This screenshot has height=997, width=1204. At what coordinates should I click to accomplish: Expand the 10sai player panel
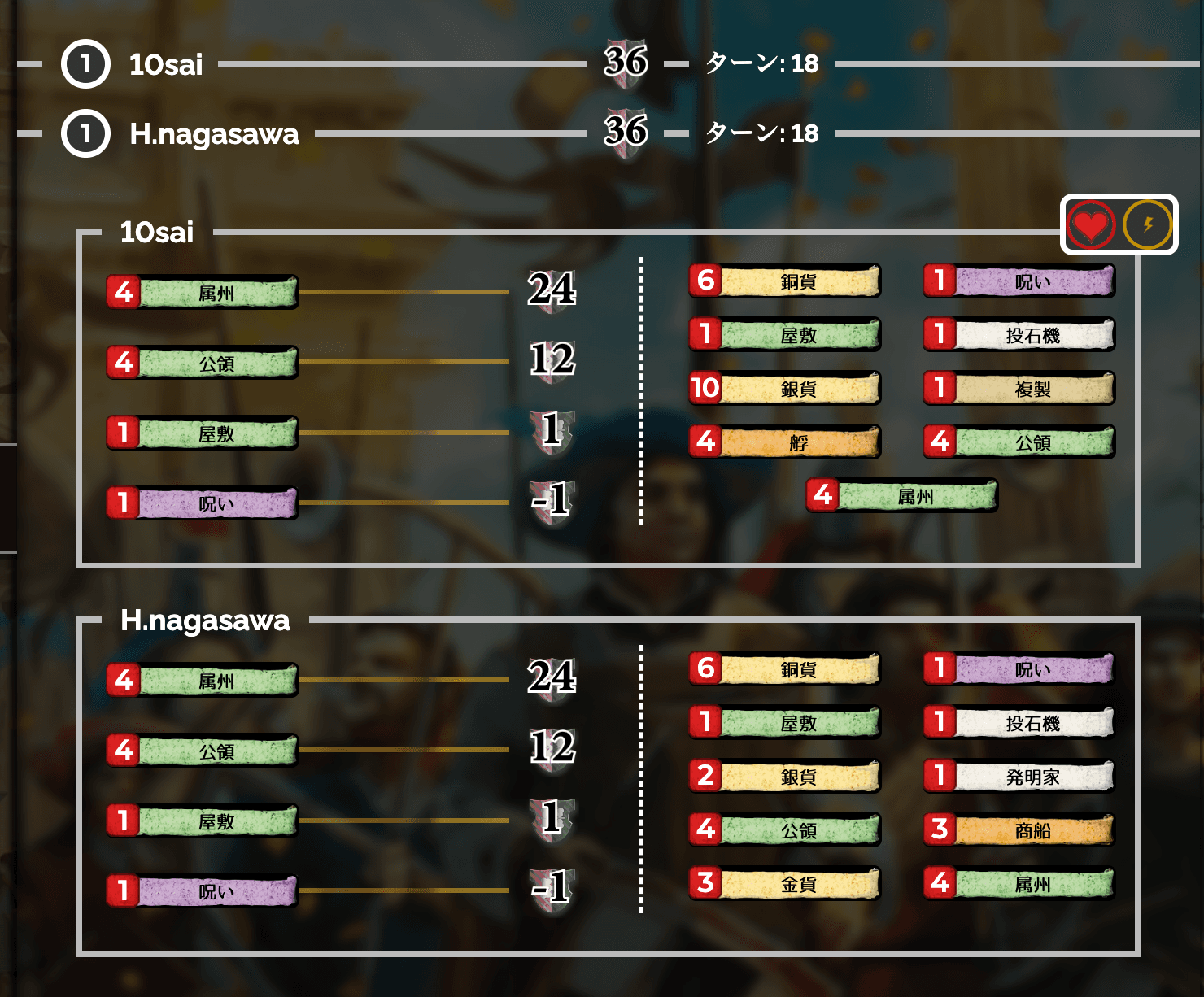pyautogui.click(x=156, y=233)
